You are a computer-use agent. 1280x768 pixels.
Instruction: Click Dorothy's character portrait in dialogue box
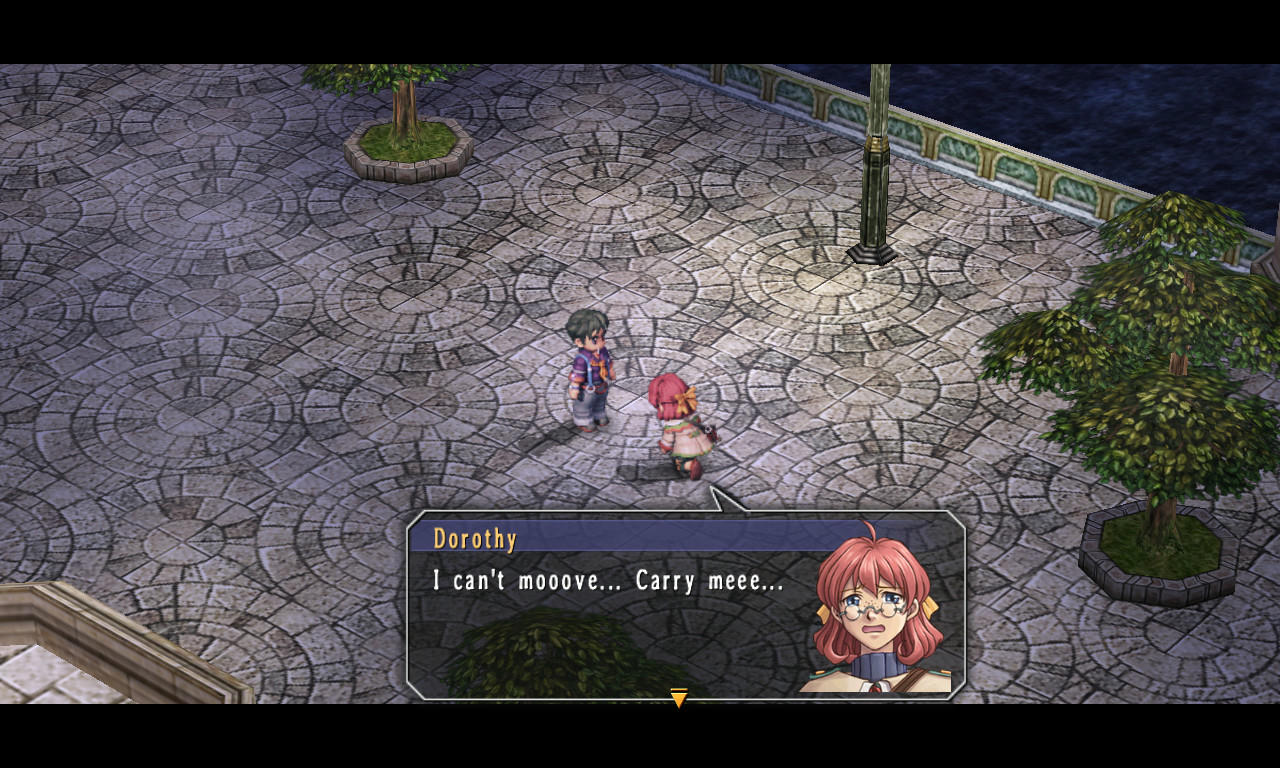point(874,616)
